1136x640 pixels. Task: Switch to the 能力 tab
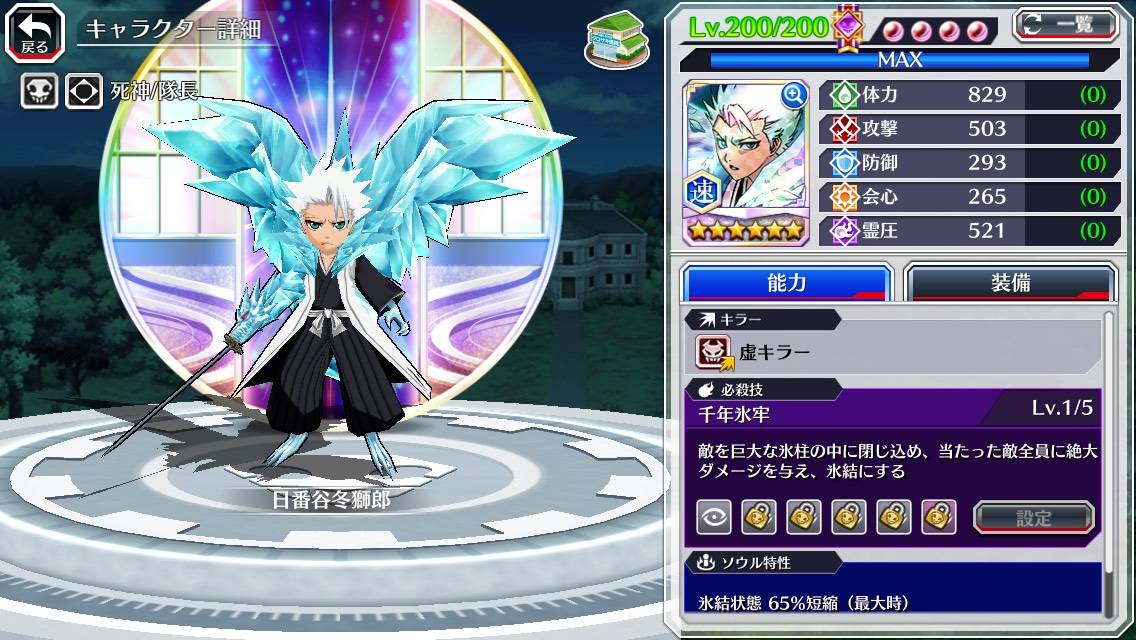786,282
